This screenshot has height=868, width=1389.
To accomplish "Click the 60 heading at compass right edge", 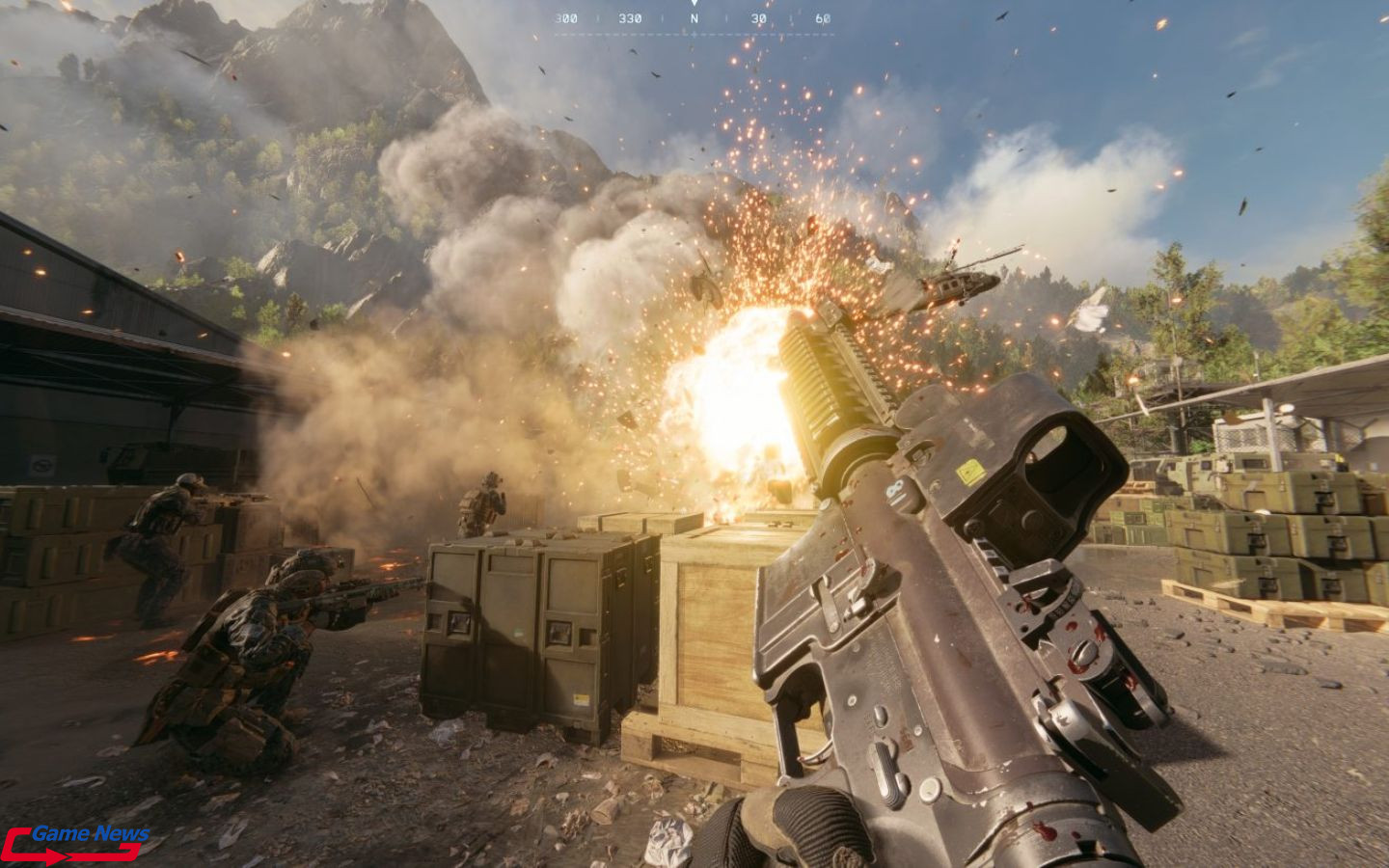I will [x=824, y=17].
